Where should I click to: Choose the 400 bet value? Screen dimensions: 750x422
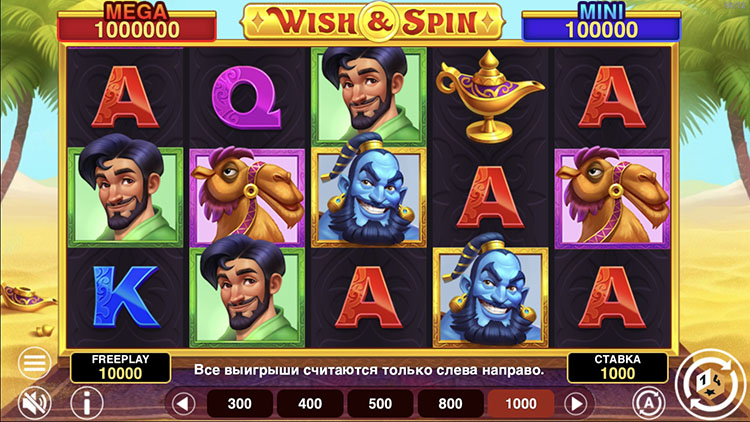(x=310, y=404)
